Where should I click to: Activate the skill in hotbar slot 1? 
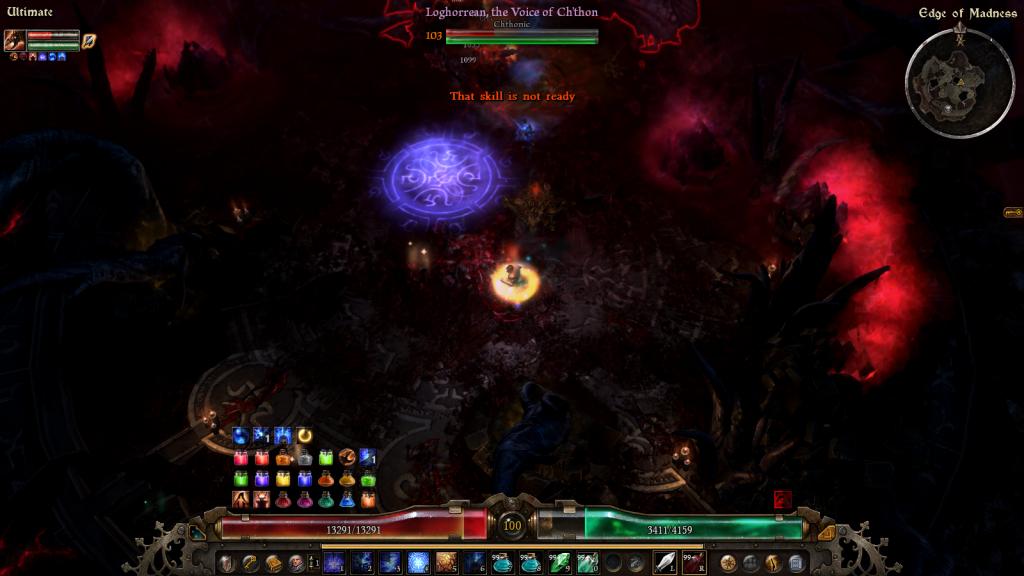(x=333, y=563)
